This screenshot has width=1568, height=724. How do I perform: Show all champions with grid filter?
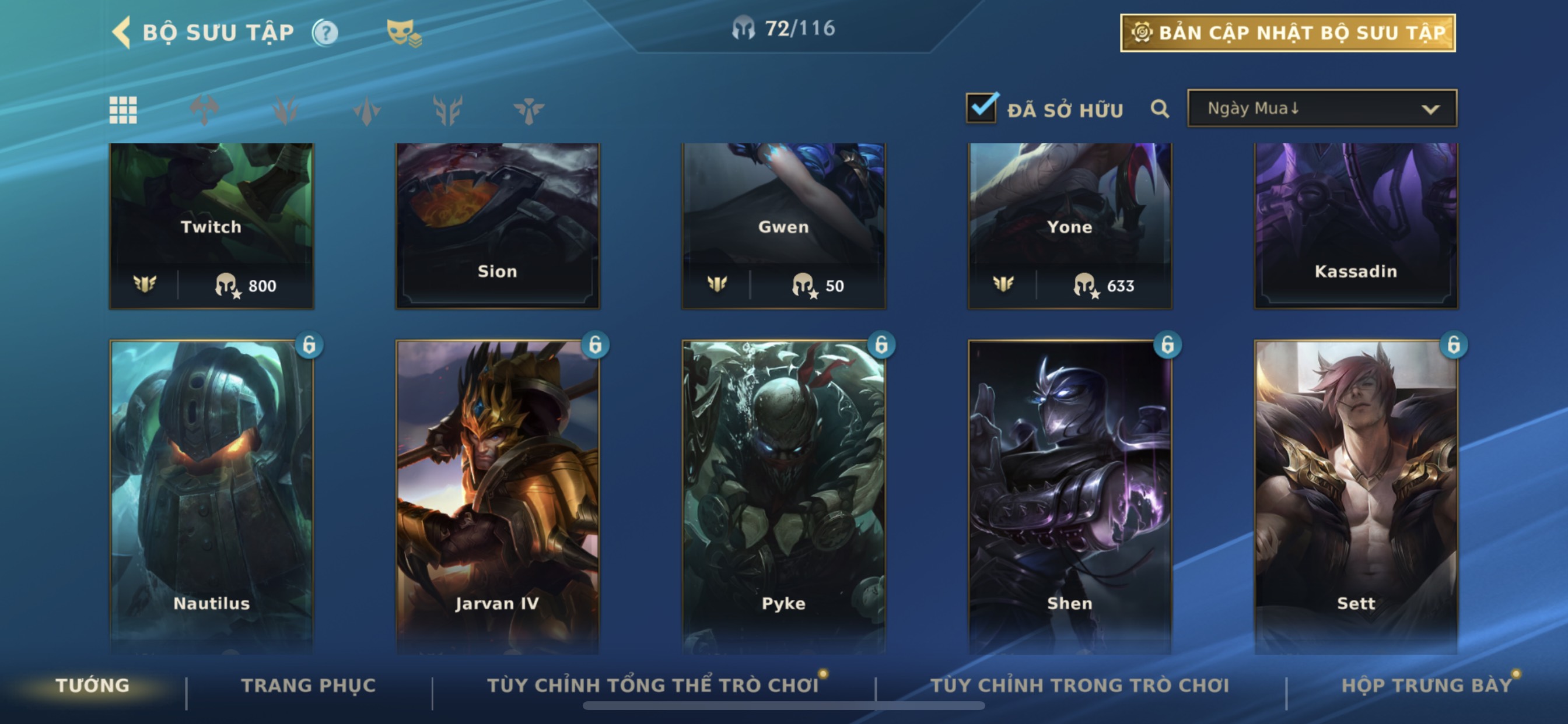point(123,110)
